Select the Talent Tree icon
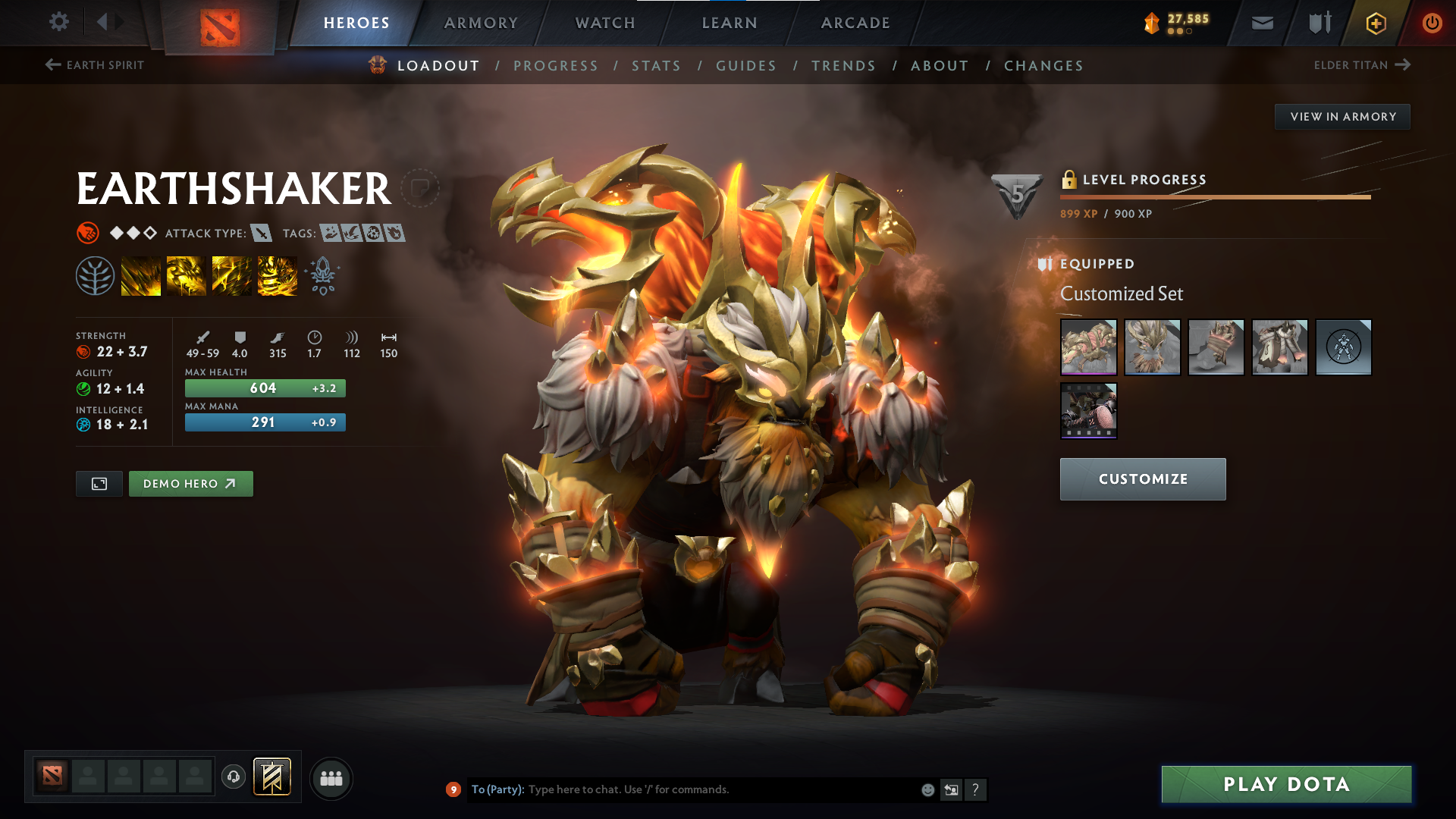The image size is (1456, 819). point(96,275)
